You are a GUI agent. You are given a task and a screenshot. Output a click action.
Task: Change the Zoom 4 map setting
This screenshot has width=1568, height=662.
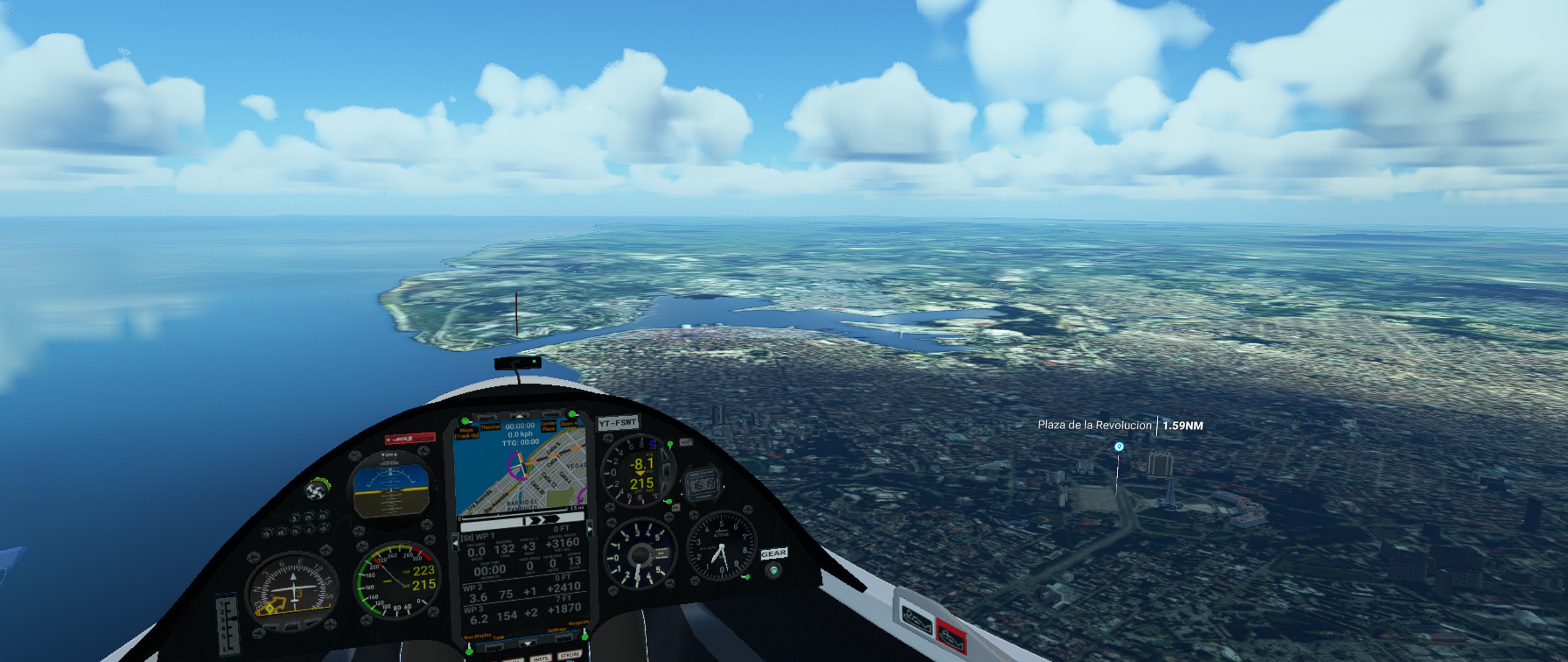(x=568, y=424)
